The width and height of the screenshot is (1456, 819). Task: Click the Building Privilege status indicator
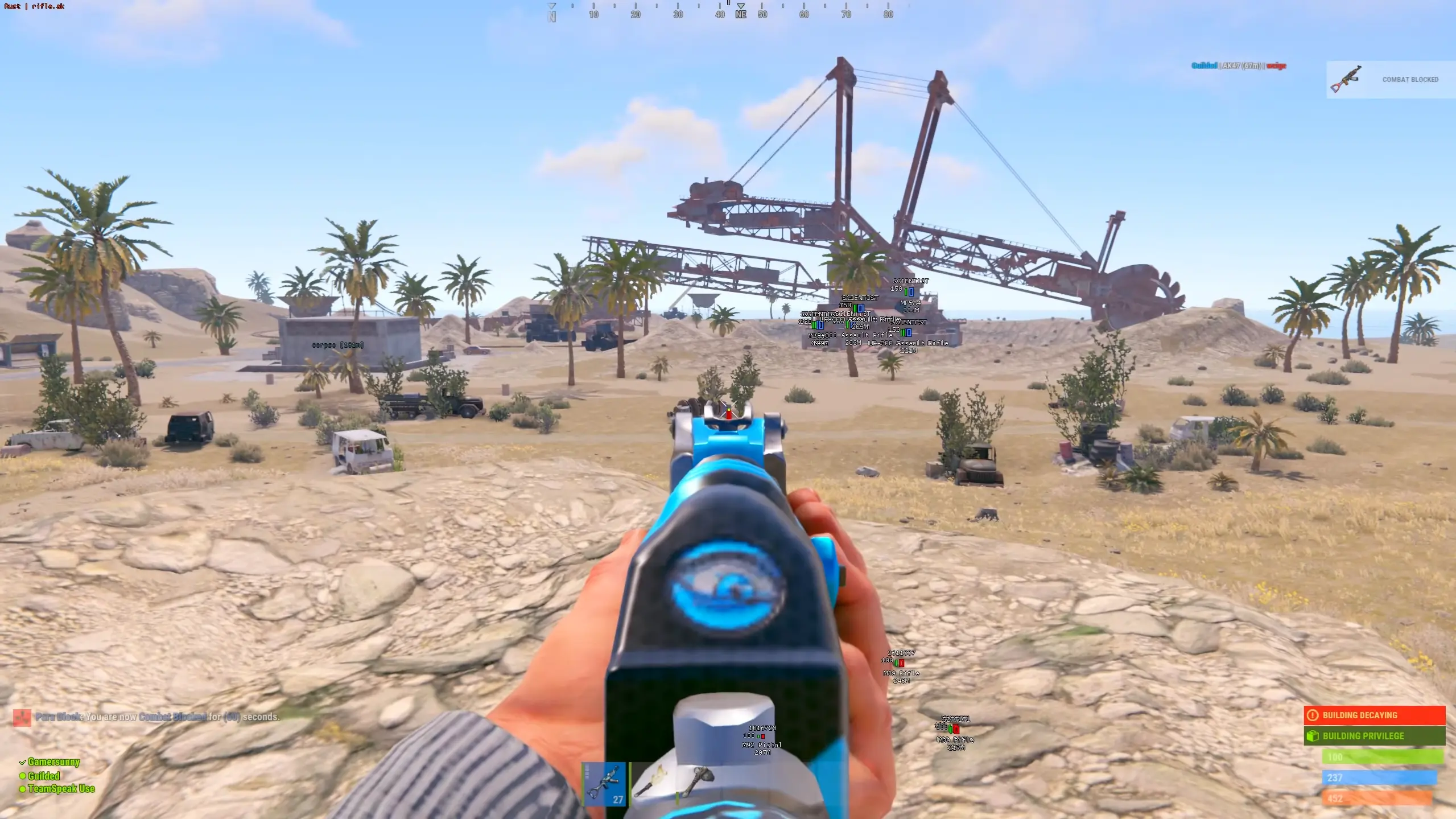(1374, 736)
